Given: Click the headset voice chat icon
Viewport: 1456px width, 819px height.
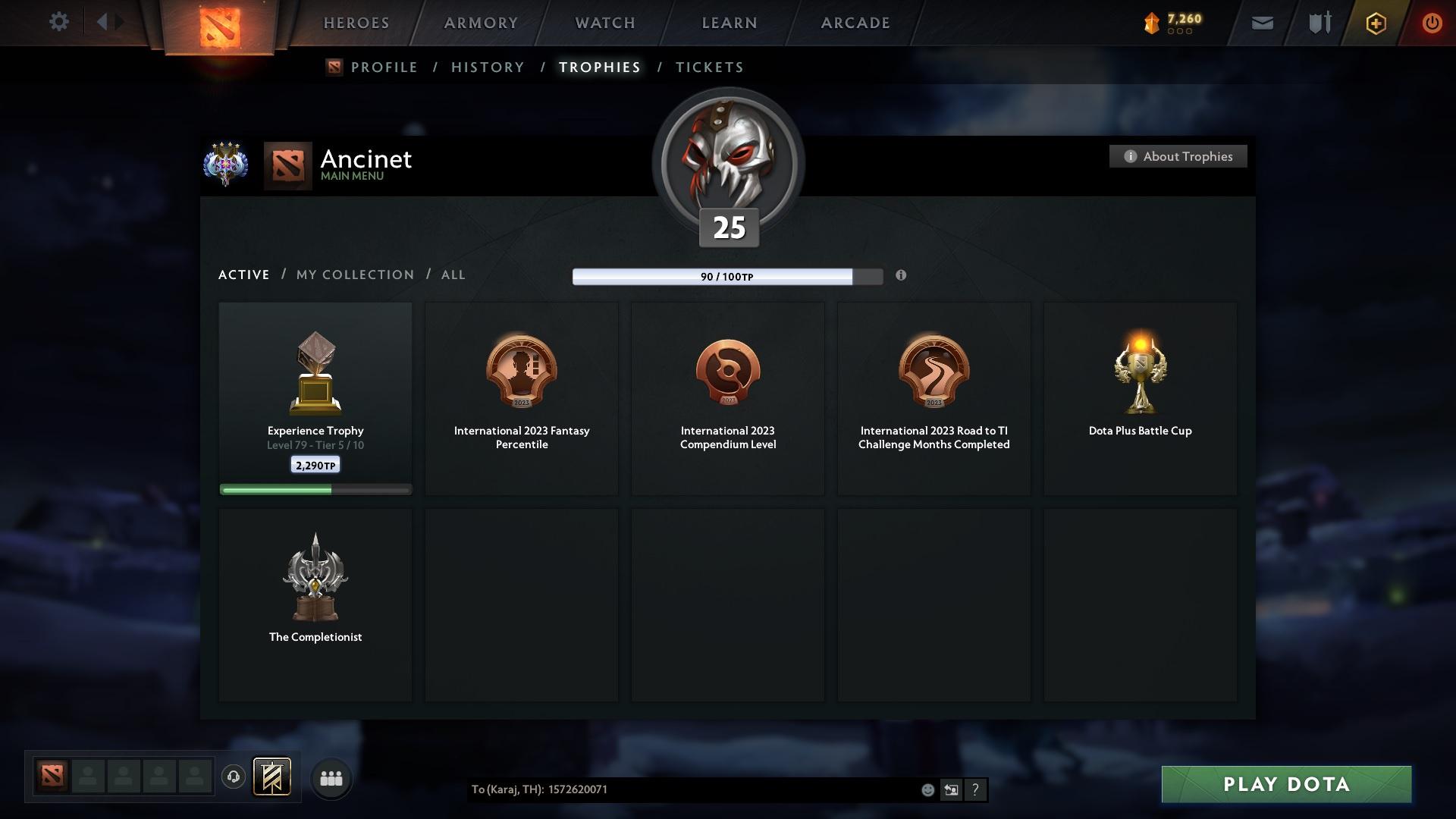Looking at the screenshot, I should pyautogui.click(x=233, y=777).
